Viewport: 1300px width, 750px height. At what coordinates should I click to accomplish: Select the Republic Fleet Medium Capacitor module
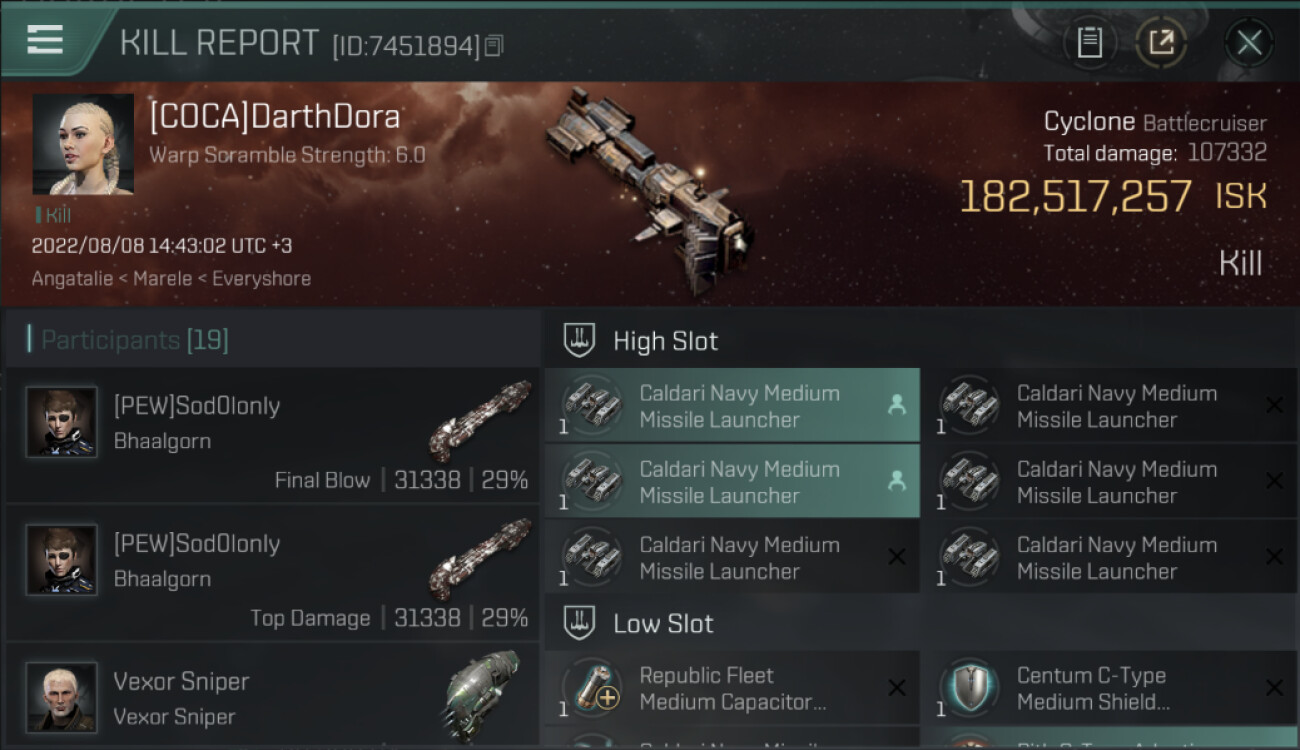732,688
